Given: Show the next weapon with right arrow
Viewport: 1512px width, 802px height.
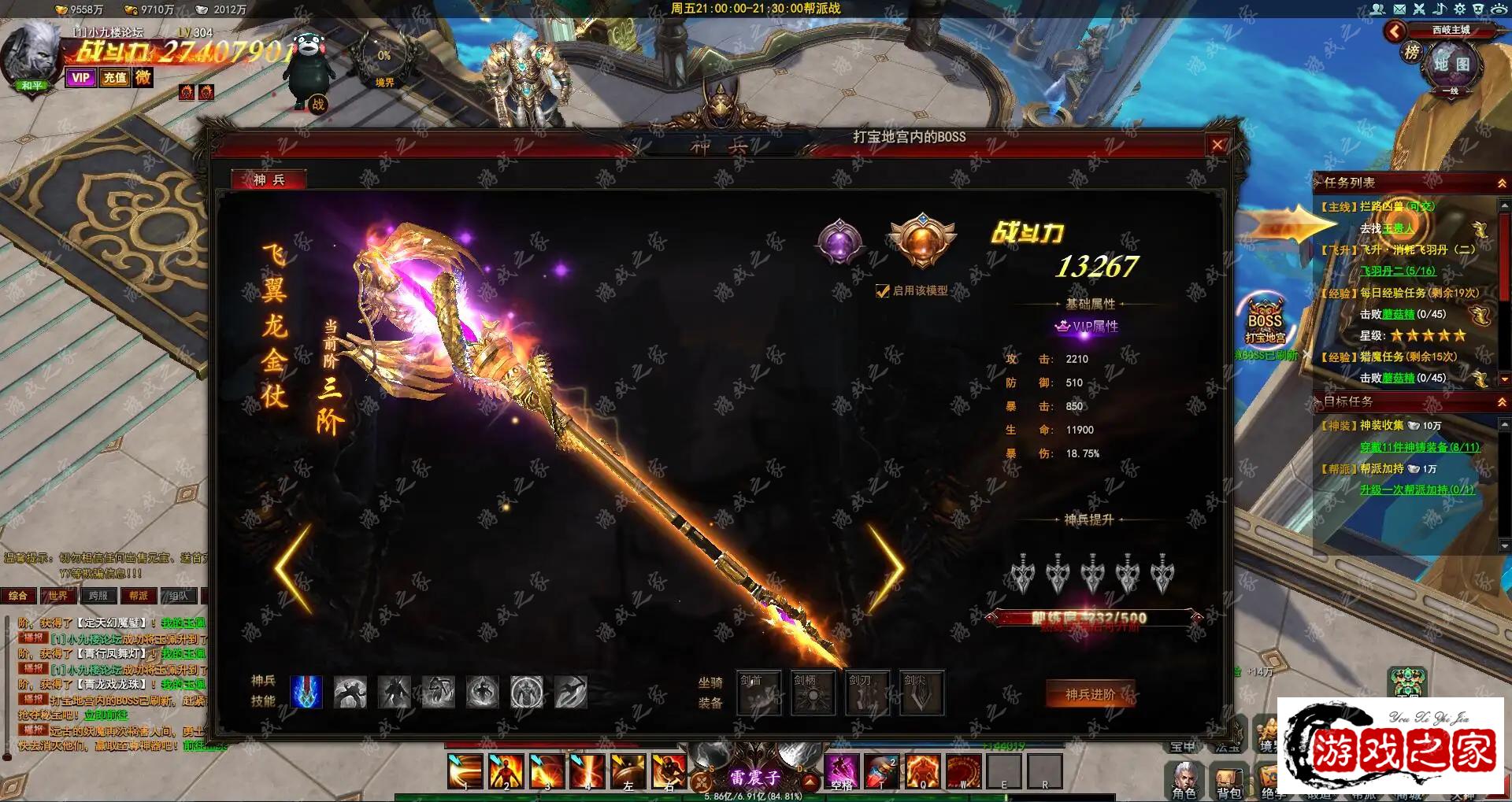Looking at the screenshot, I should pyautogui.click(x=888, y=568).
